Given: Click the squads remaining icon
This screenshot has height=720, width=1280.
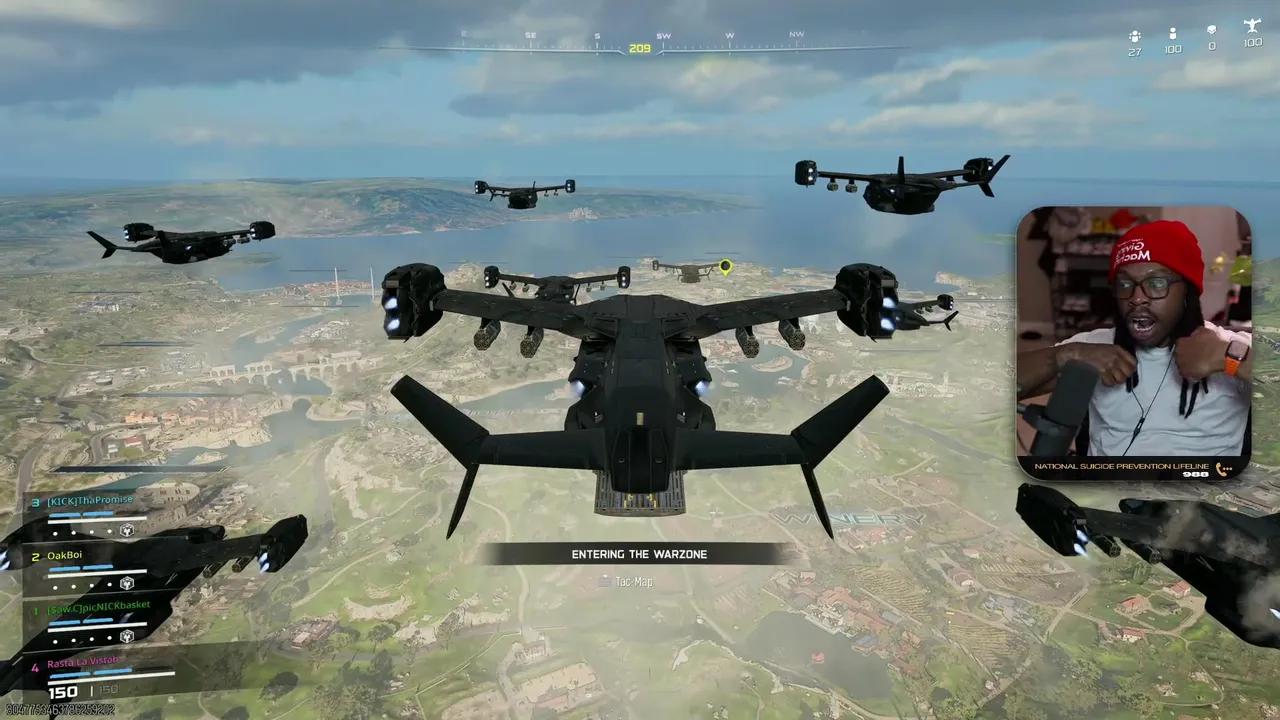Looking at the screenshot, I should [1134, 35].
